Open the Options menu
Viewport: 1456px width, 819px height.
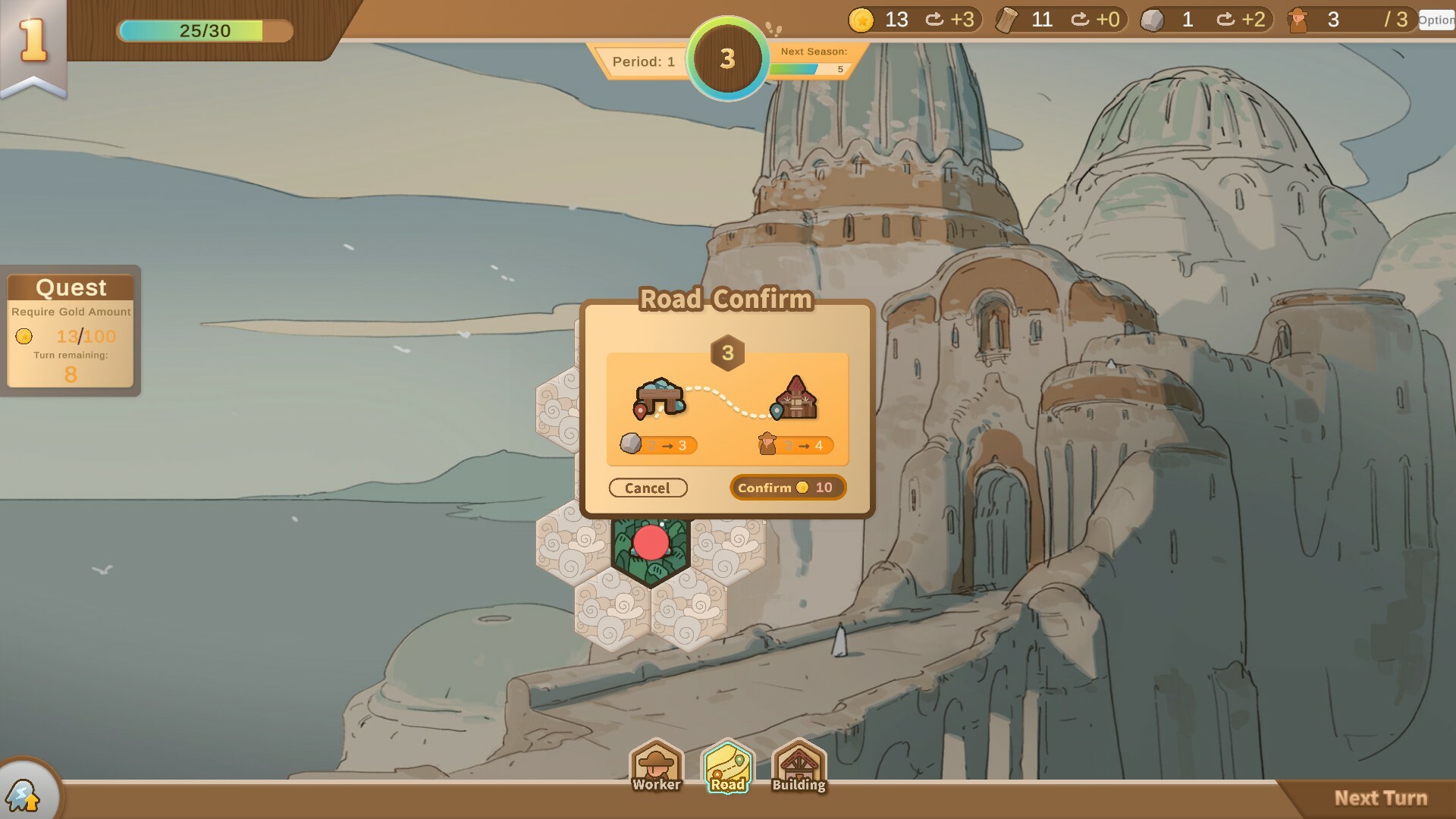tap(1436, 20)
